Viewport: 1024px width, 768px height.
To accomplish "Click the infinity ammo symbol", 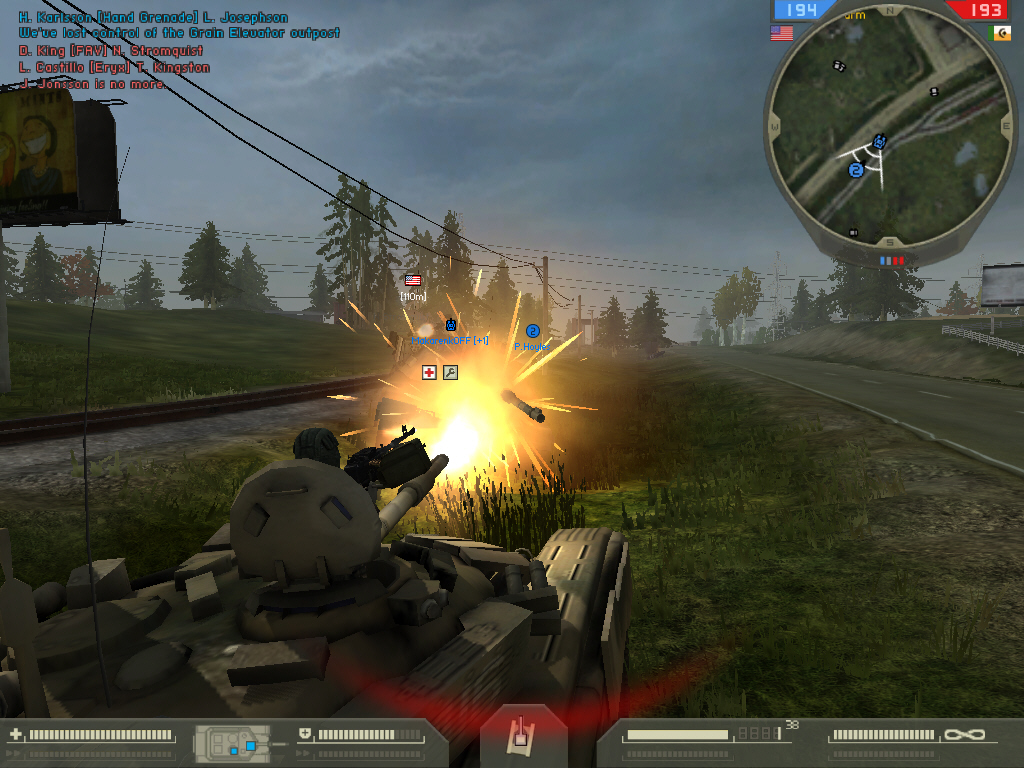I will 963,735.
